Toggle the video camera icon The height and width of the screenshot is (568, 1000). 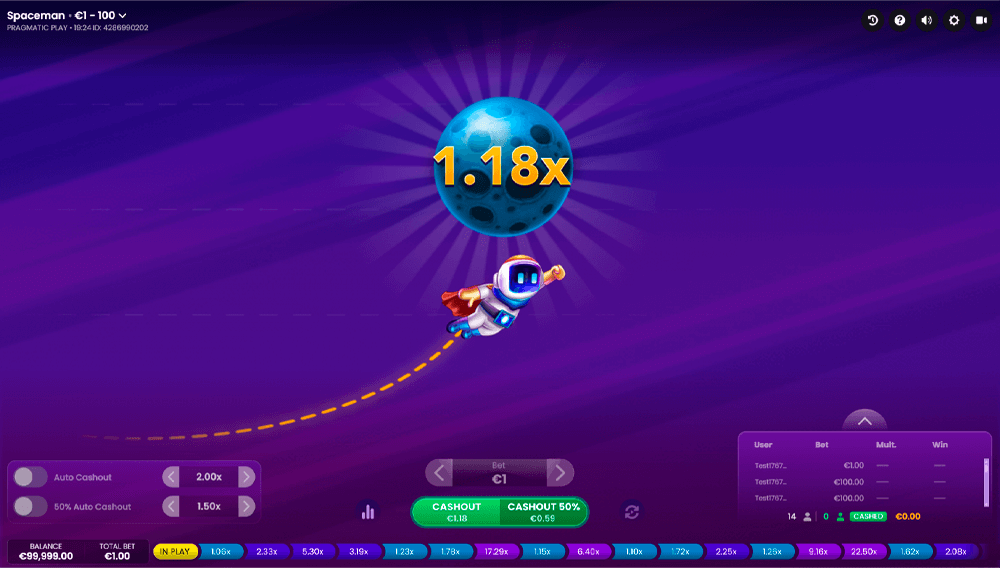coord(981,20)
